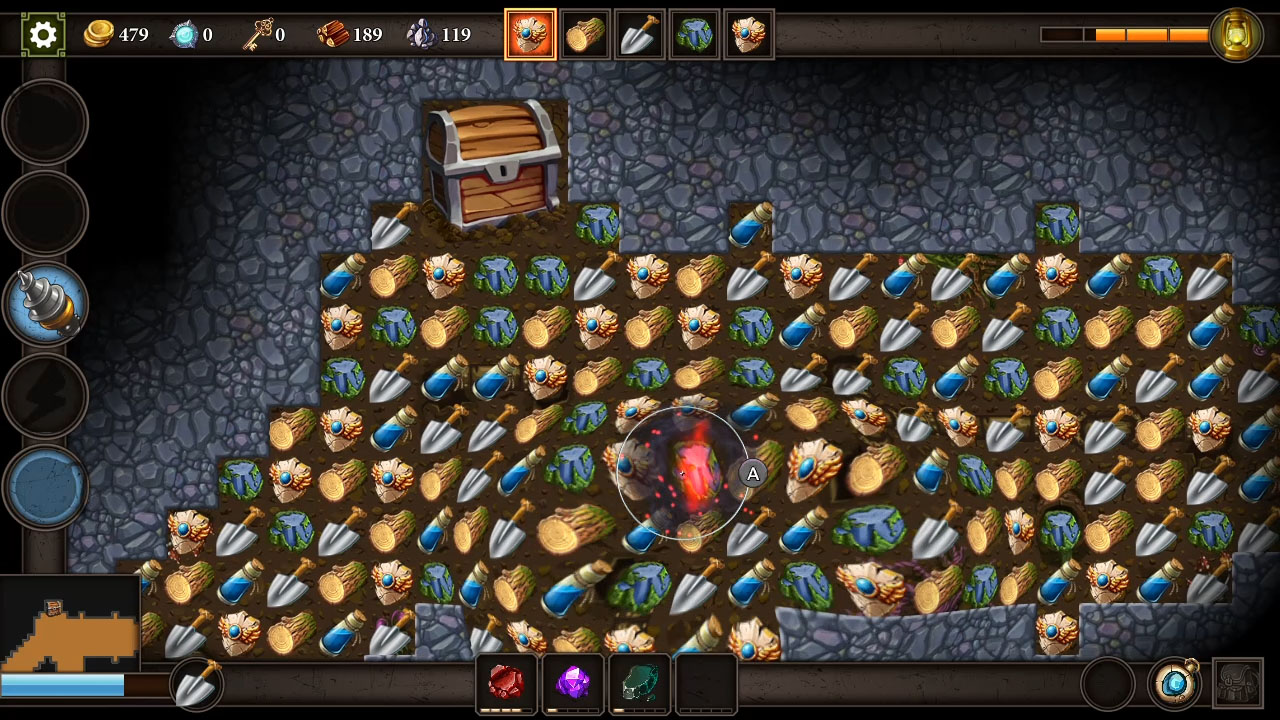Toggle the shovel tile in the top bar
The height and width of the screenshot is (720, 1280).
pyautogui.click(x=640, y=32)
